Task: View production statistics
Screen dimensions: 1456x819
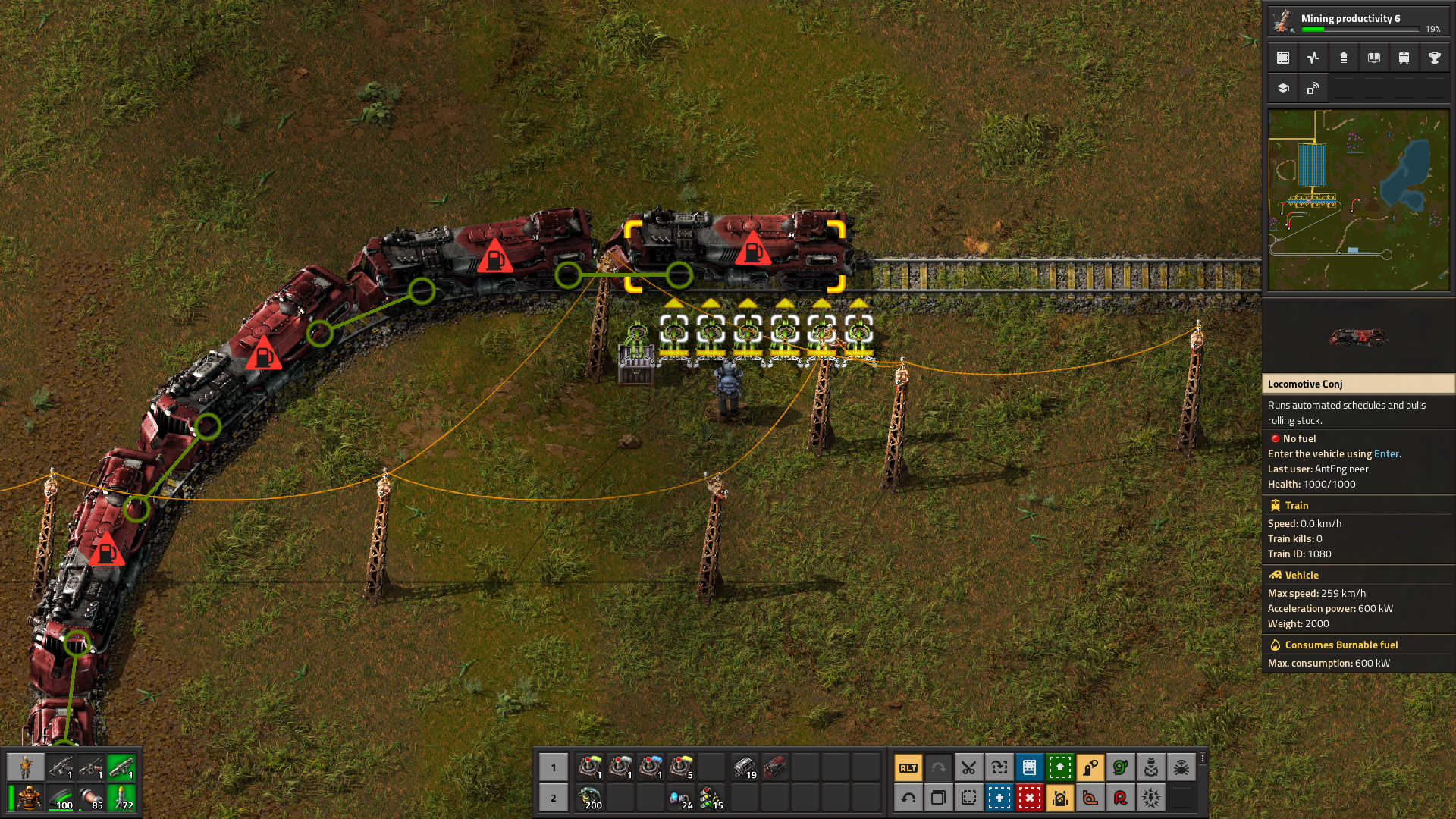Action: pyautogui.click(x=1313, y=57)
